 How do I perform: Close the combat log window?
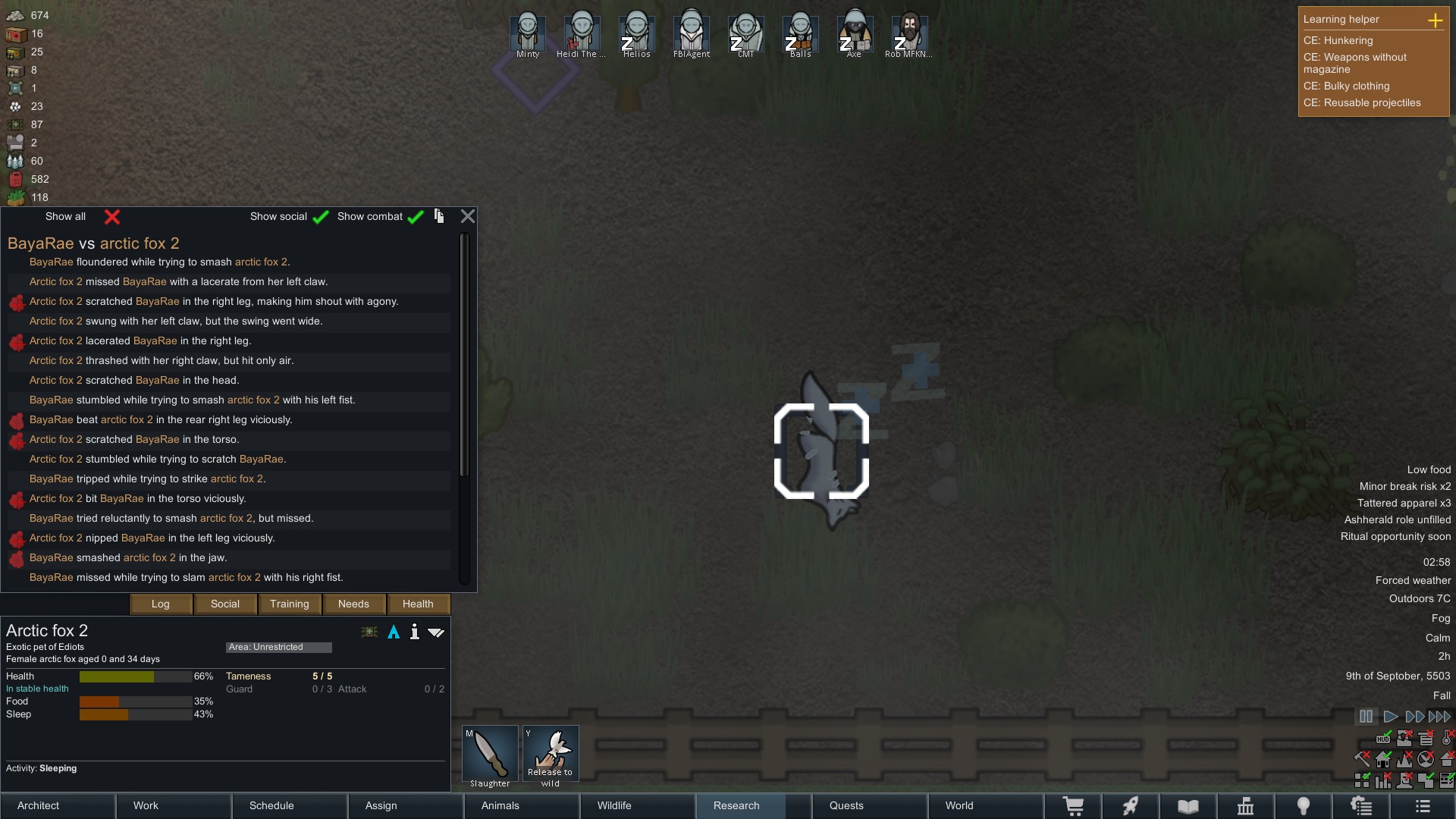[468, 216]
